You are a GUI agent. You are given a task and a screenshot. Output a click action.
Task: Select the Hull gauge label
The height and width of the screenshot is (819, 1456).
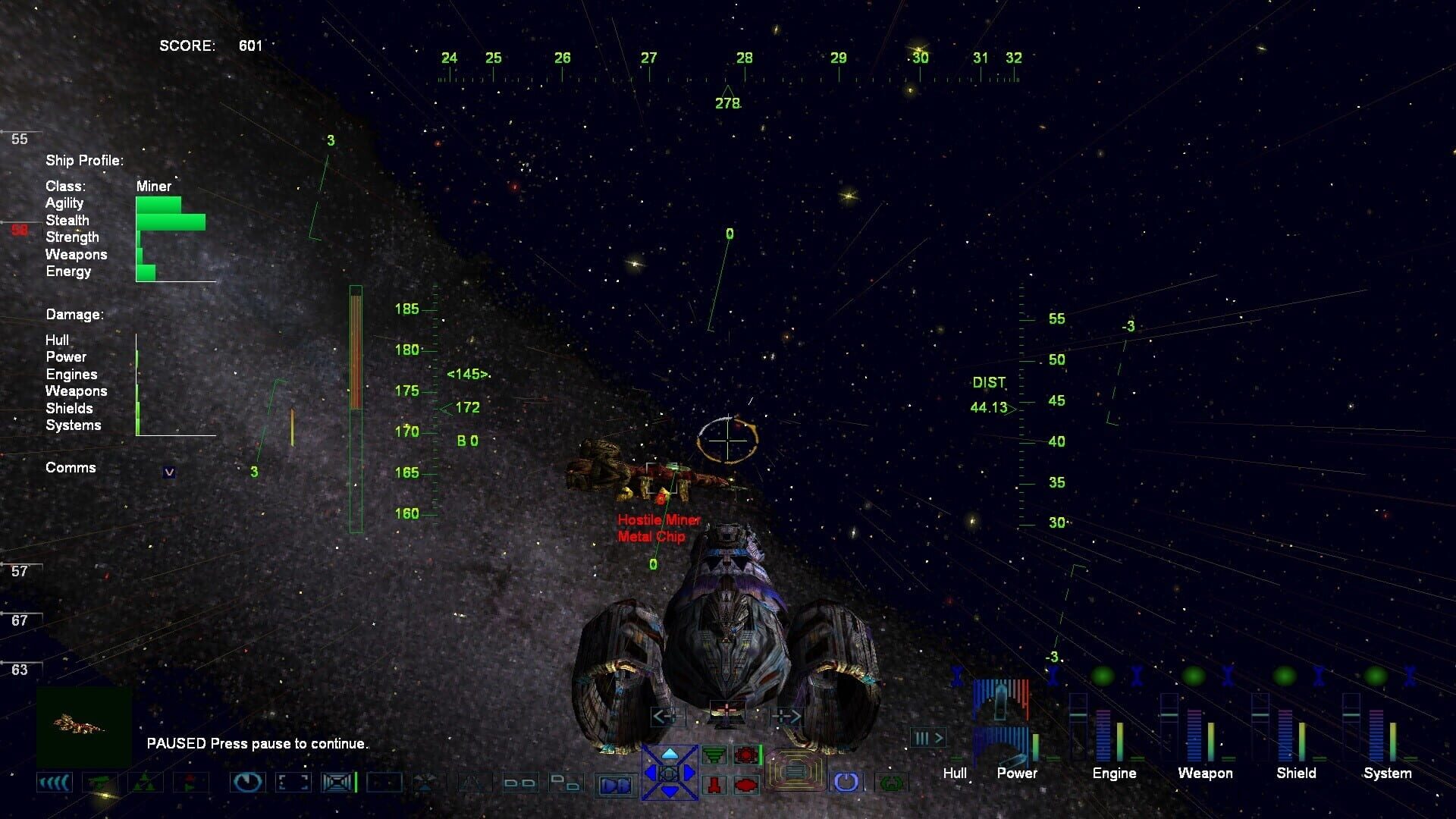click(x=955, y=773)
